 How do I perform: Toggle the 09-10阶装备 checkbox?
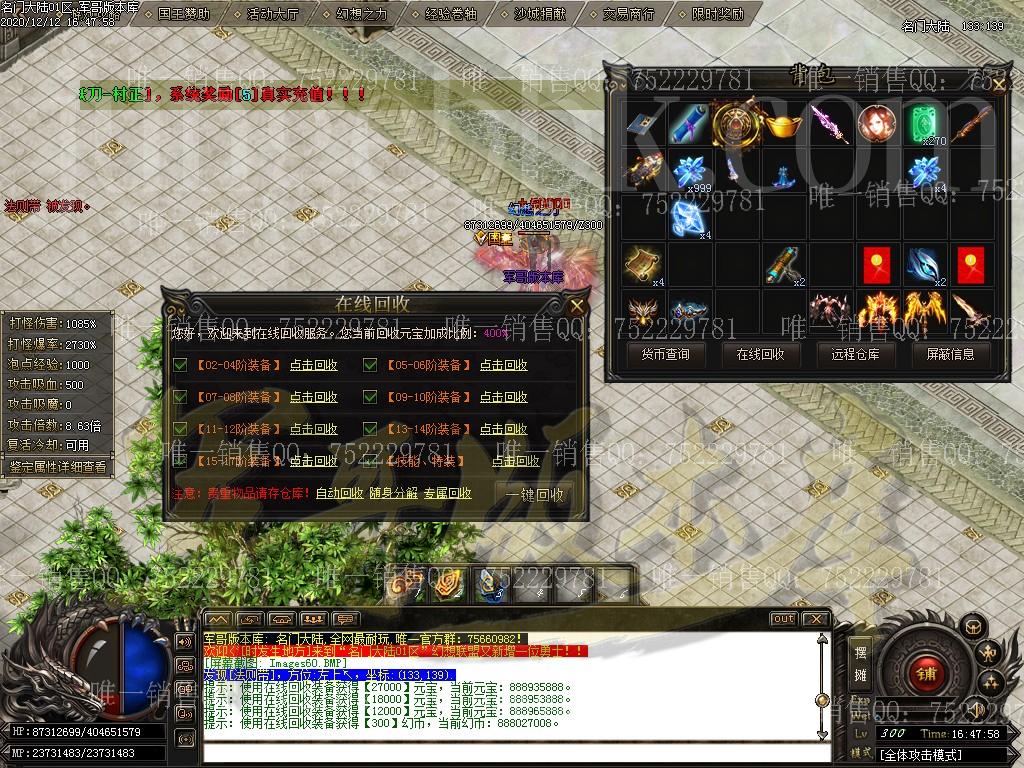[370, 398]
